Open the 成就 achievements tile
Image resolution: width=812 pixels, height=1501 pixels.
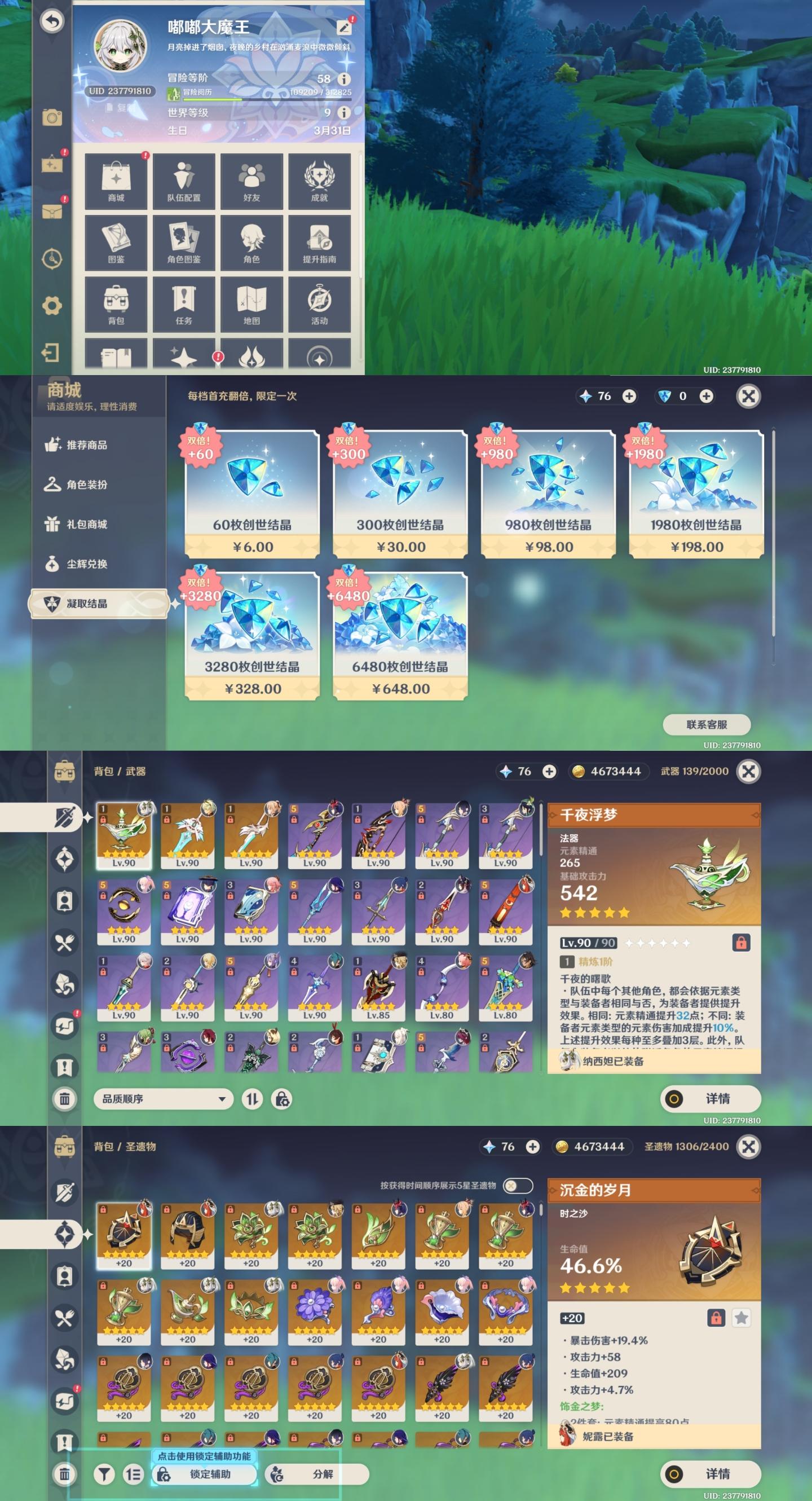click(319, 181)
